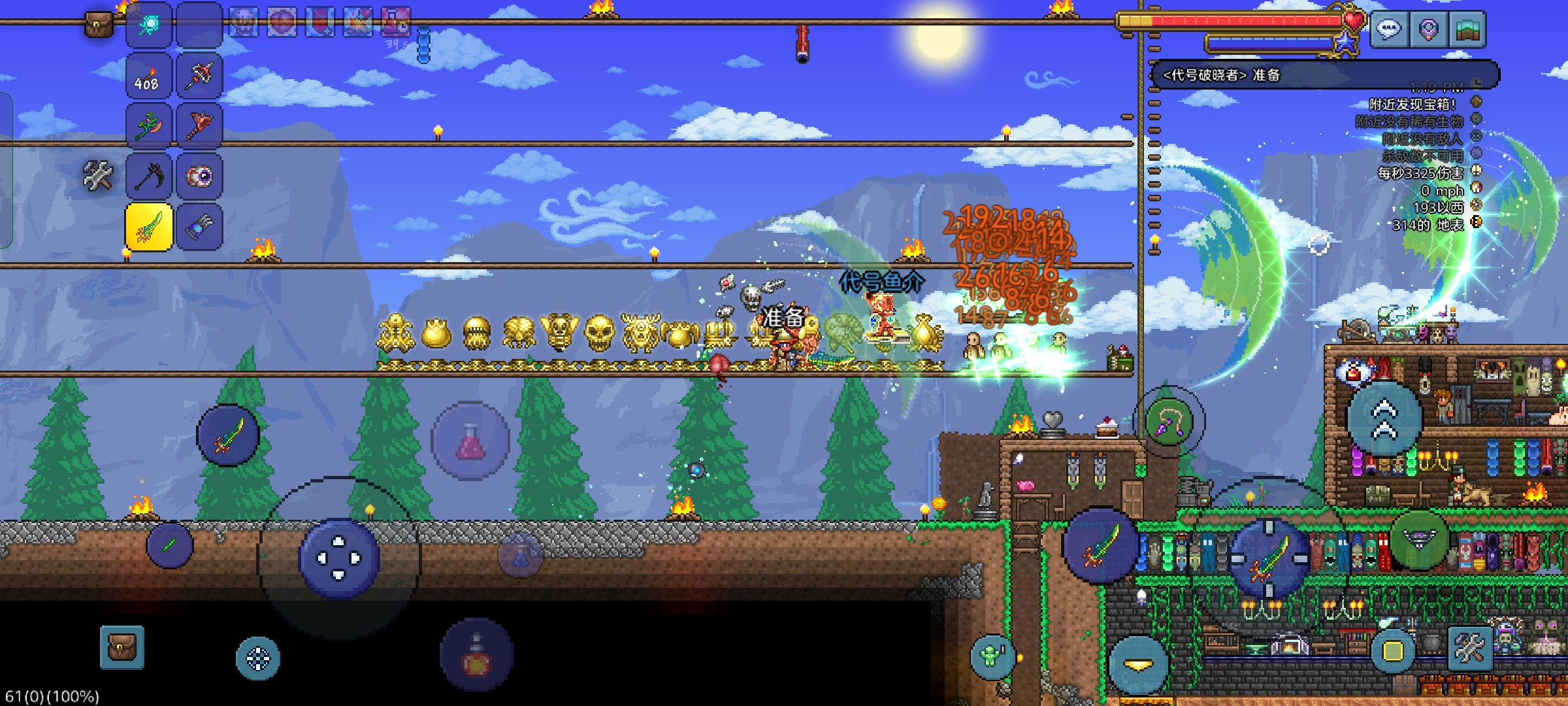
Task: Open the inventory bag at top left
Action: tap(98, 25)
